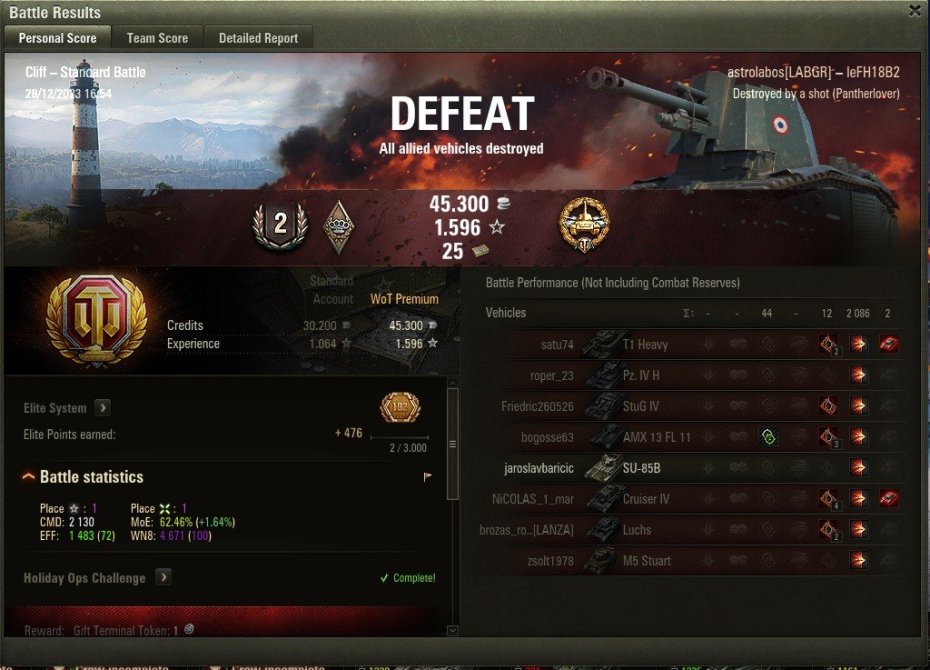Select the bogosse63 AMX 13 FL 11 row
The height and width of the screenshot is (670, 930).
tap(690, 437)
